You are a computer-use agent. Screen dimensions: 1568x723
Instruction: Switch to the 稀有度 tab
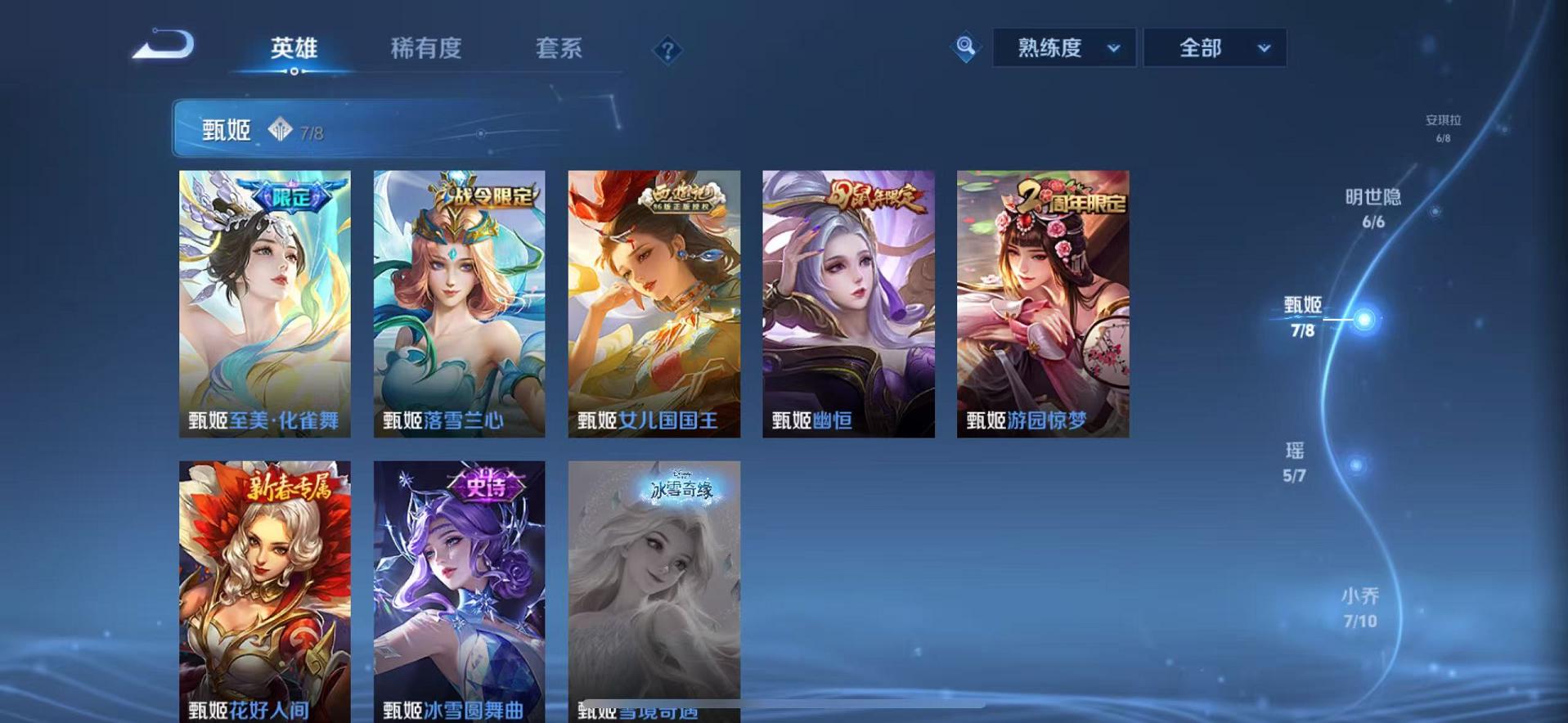tap(424, 49)
